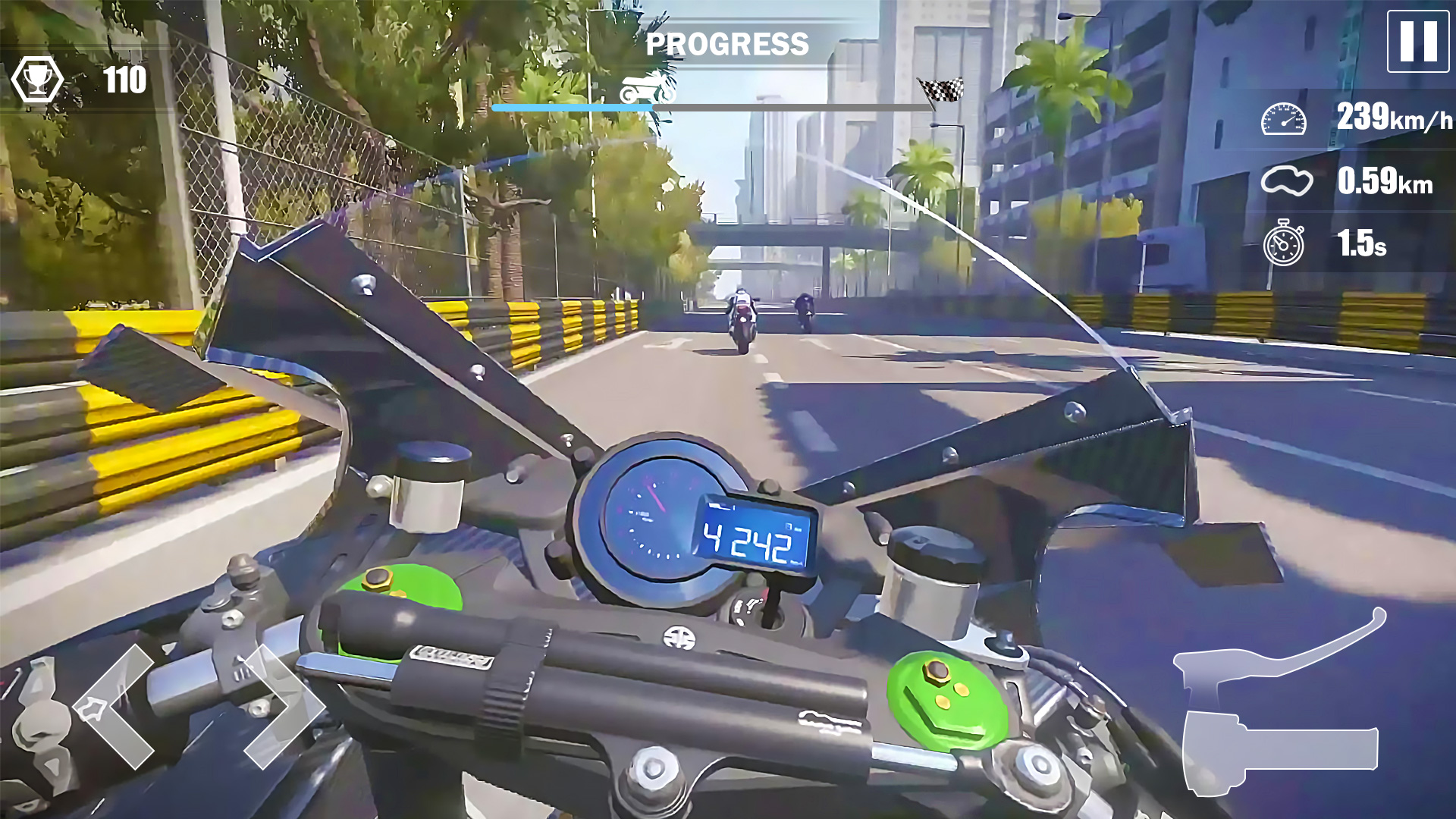1456x819 pixels.
Task: Select the speedometer icon next to 239km/h
Action: pos(1284,119)
